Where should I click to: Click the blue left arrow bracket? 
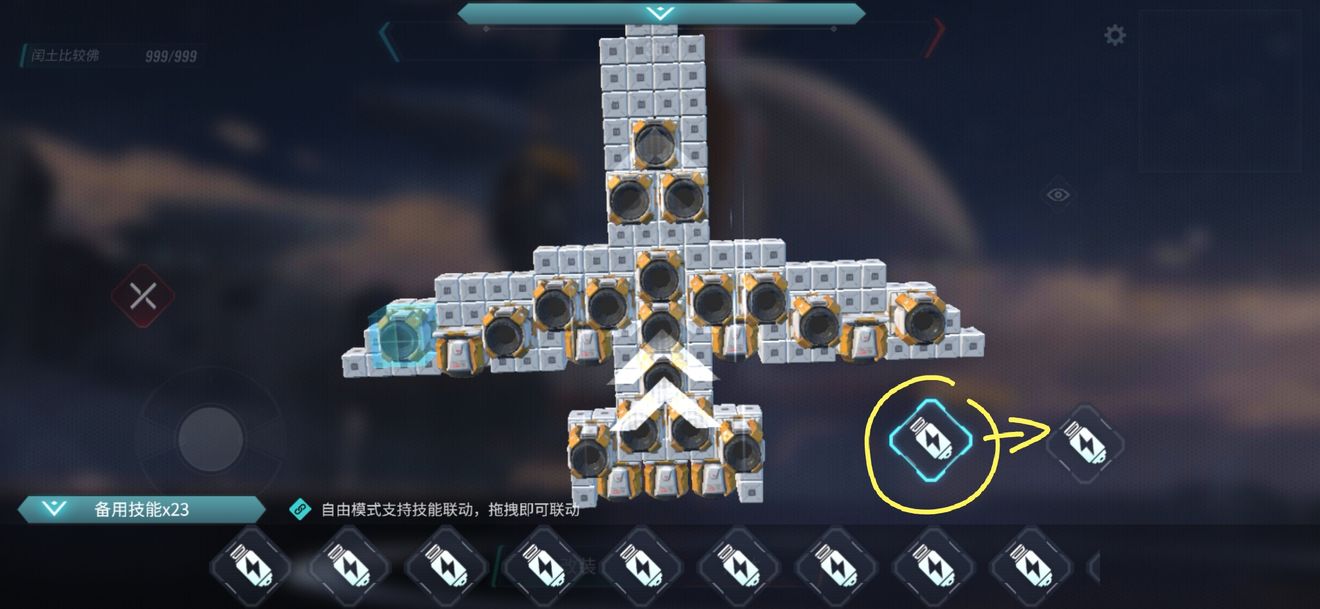coord(386,41)
